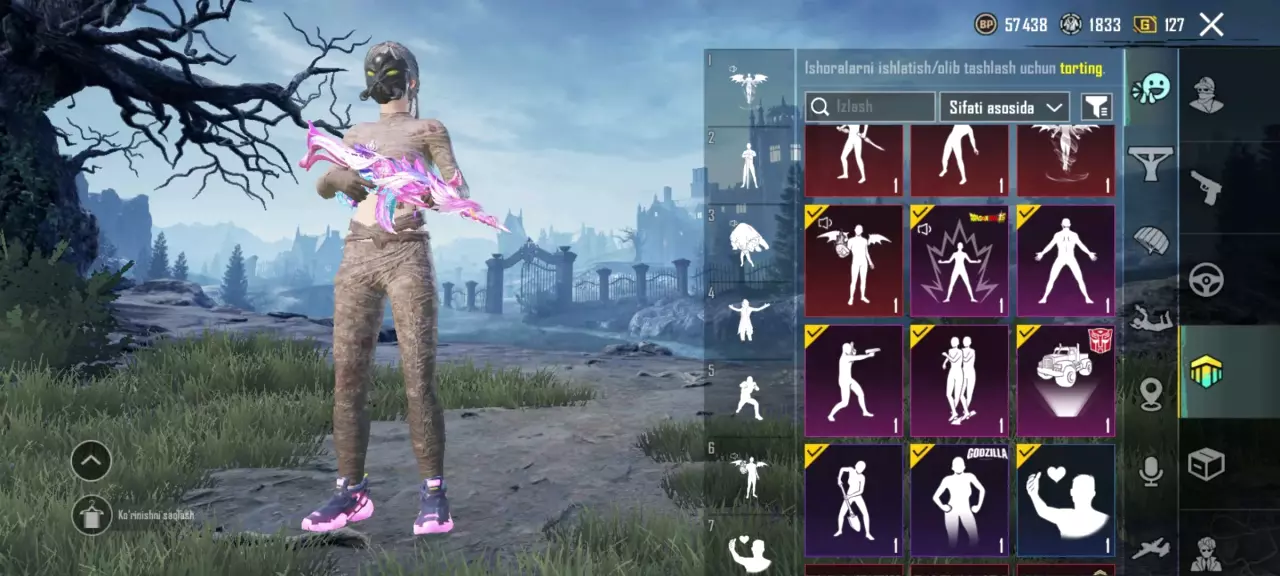1280x576 pixels.
Task: Open the emote filter funnel button
Action: [1097, 107]
